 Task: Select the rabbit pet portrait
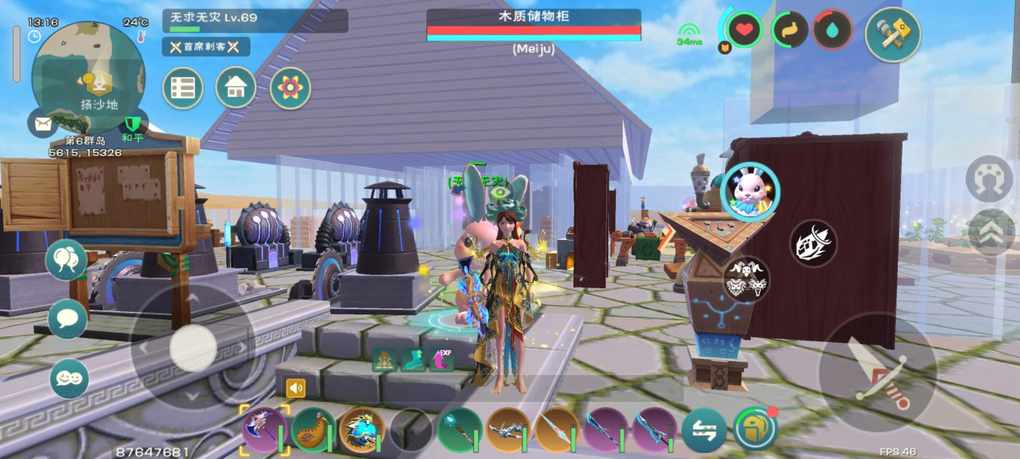(x=750, y=190)
